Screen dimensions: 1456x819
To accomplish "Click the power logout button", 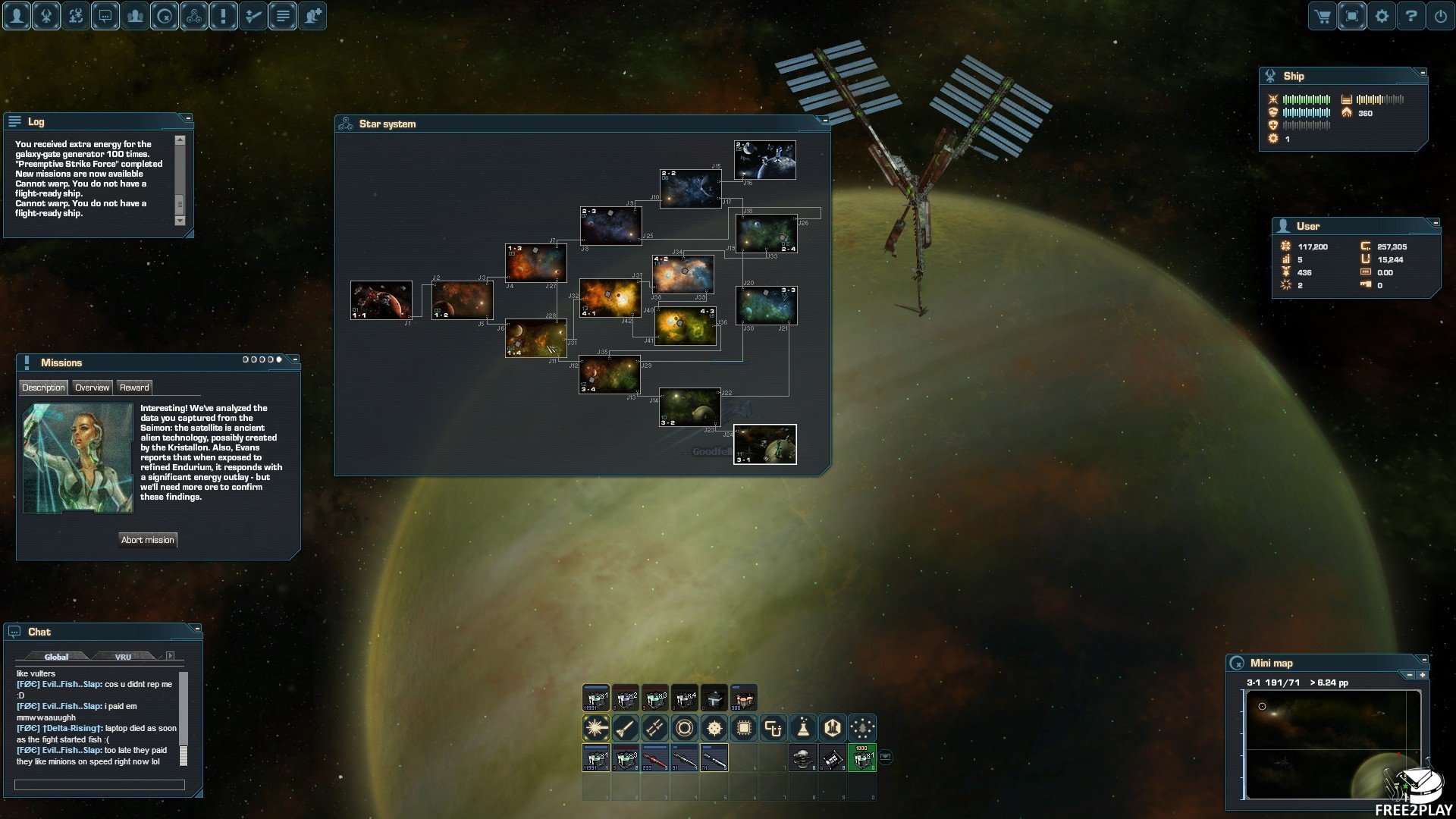I will click(1441, 16).
